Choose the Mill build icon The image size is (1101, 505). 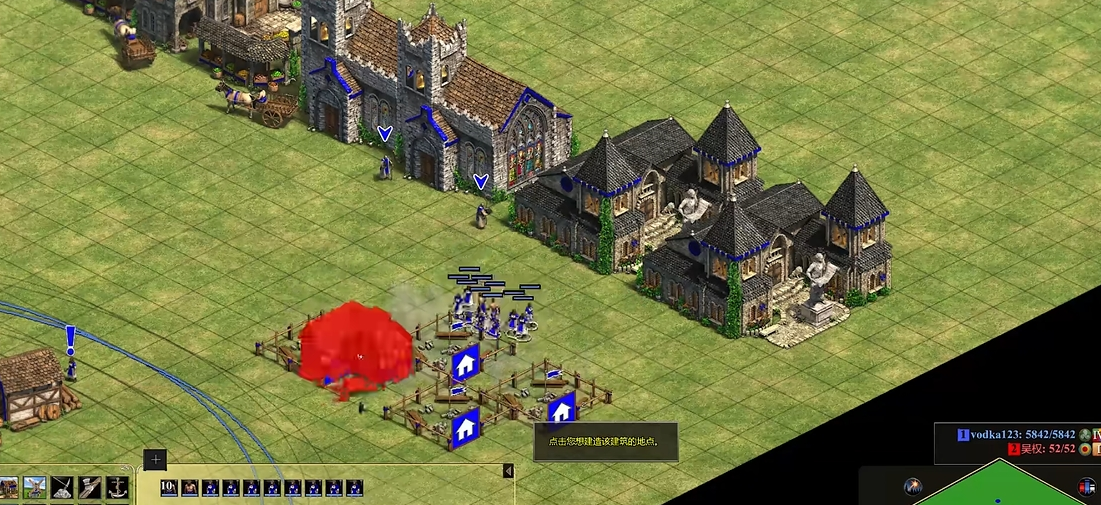pos(35,488)
